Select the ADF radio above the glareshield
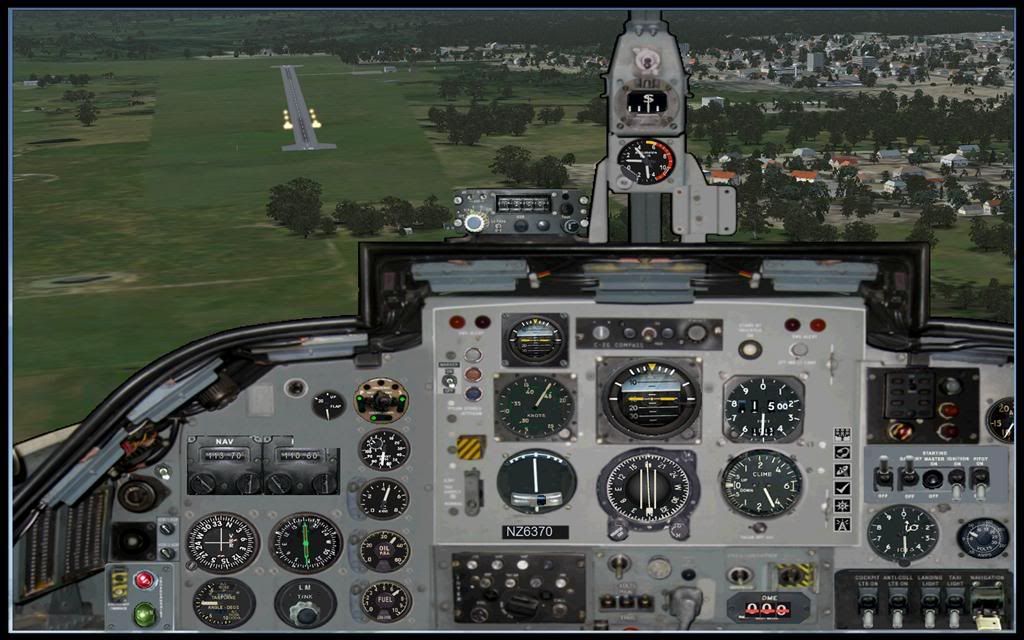Image resolution: width=1024 pixels, height=640 pixels. tap(520, 211)
